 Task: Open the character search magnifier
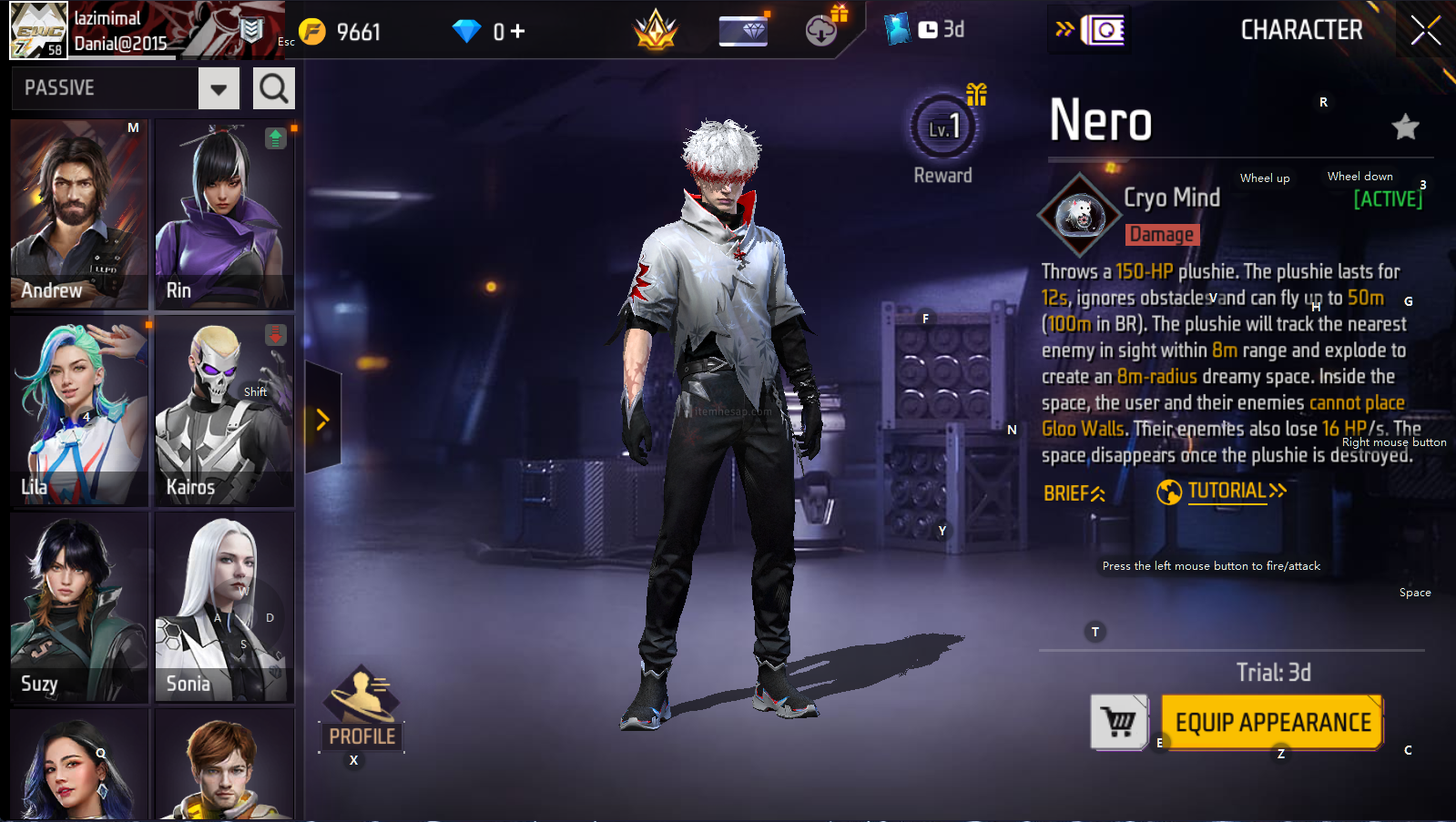point(273,89)
